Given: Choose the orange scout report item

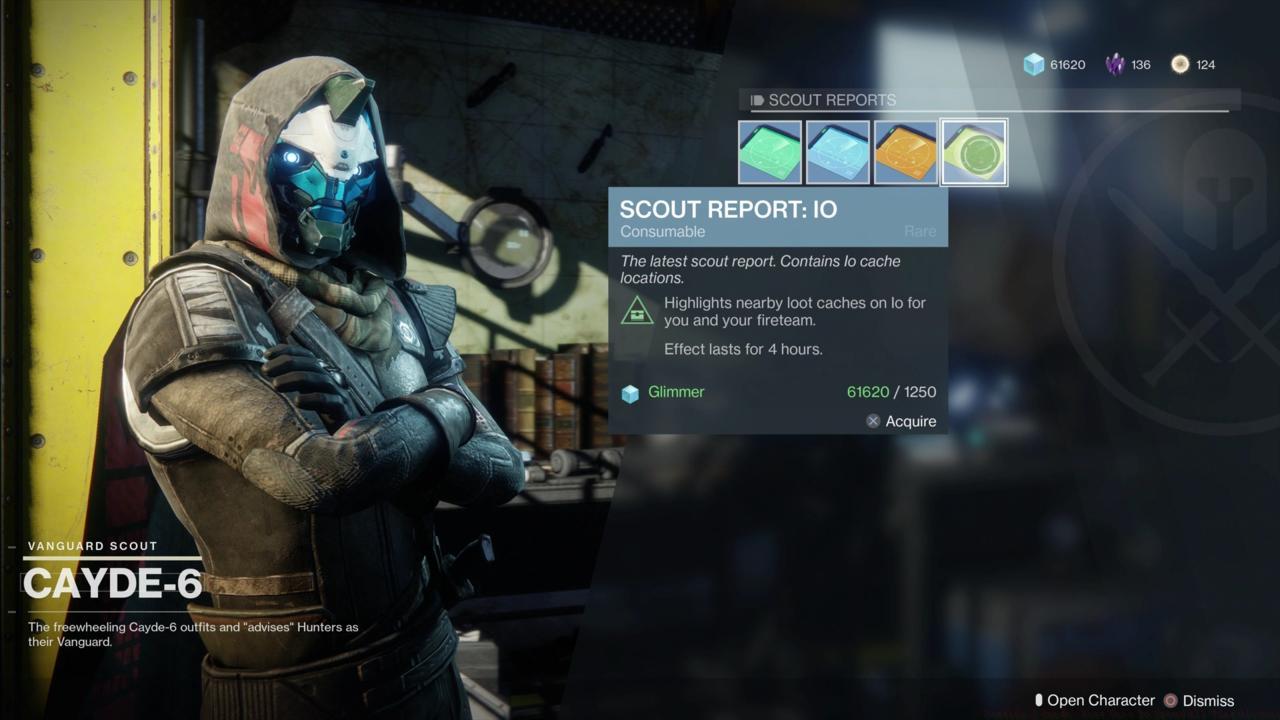Looking at the screenshot, I should point(906,152).
